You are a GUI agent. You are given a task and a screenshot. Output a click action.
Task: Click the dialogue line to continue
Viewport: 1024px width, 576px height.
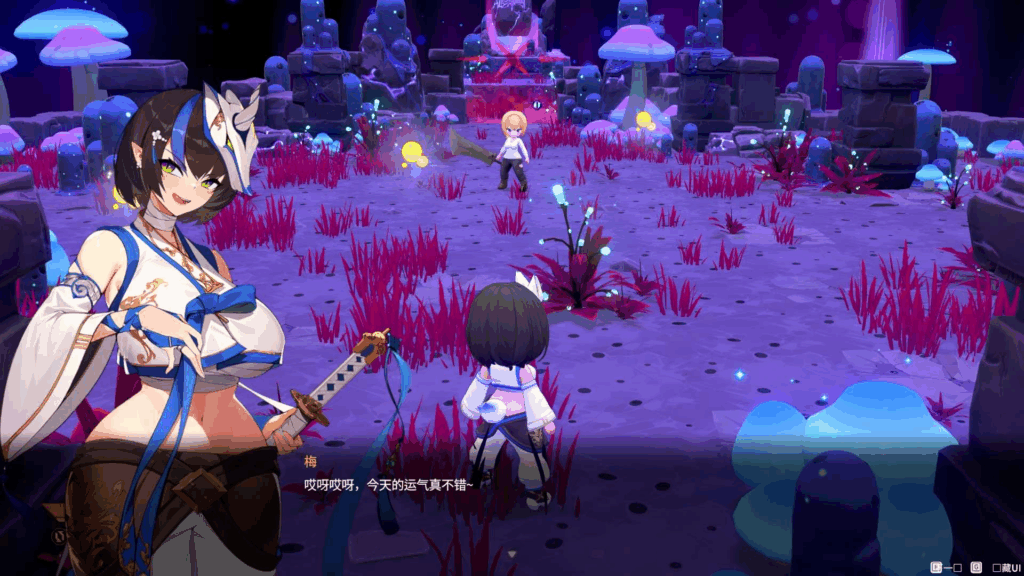coord(388,484)
